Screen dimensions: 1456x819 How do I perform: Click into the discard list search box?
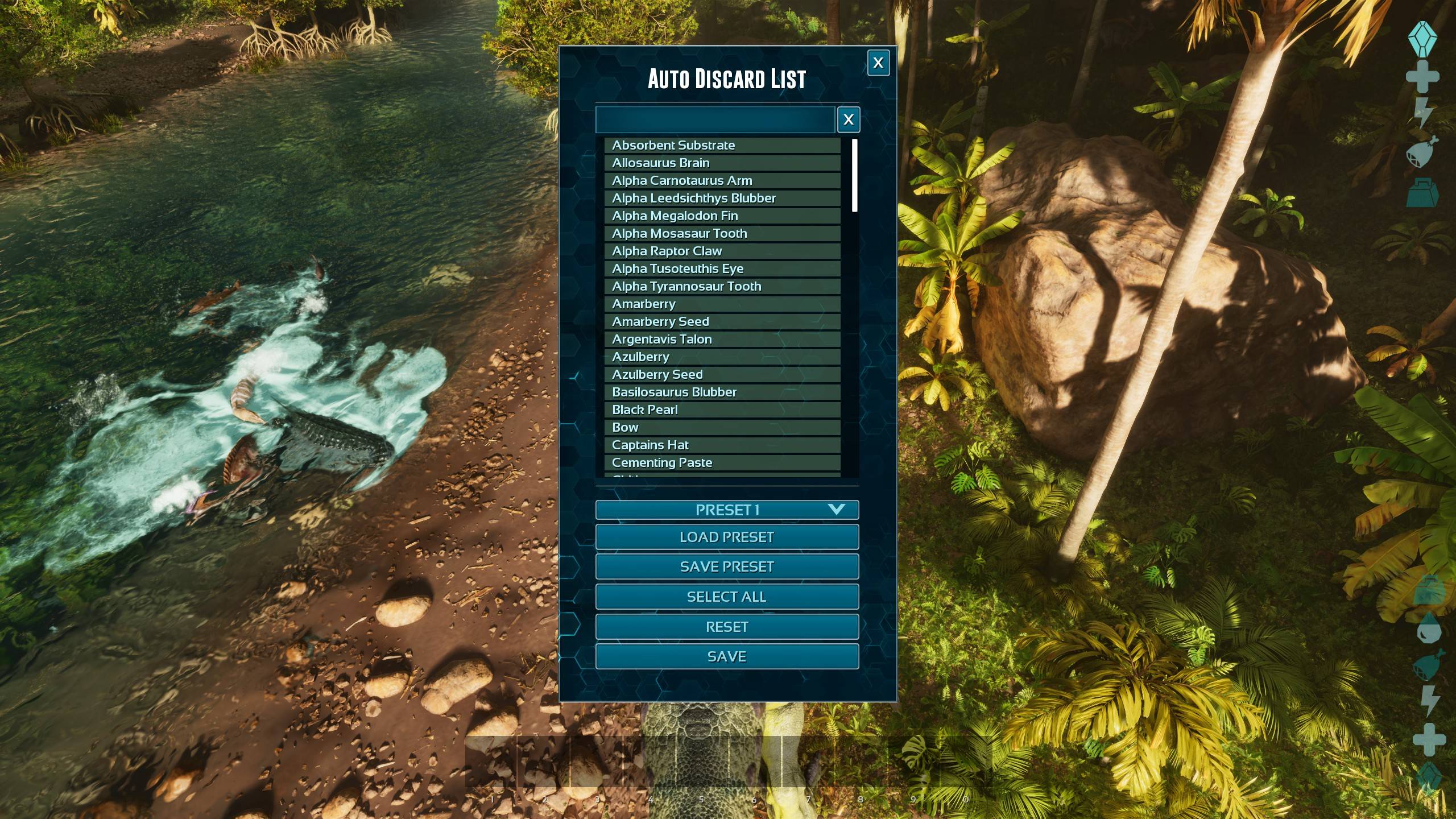[715, 119]
